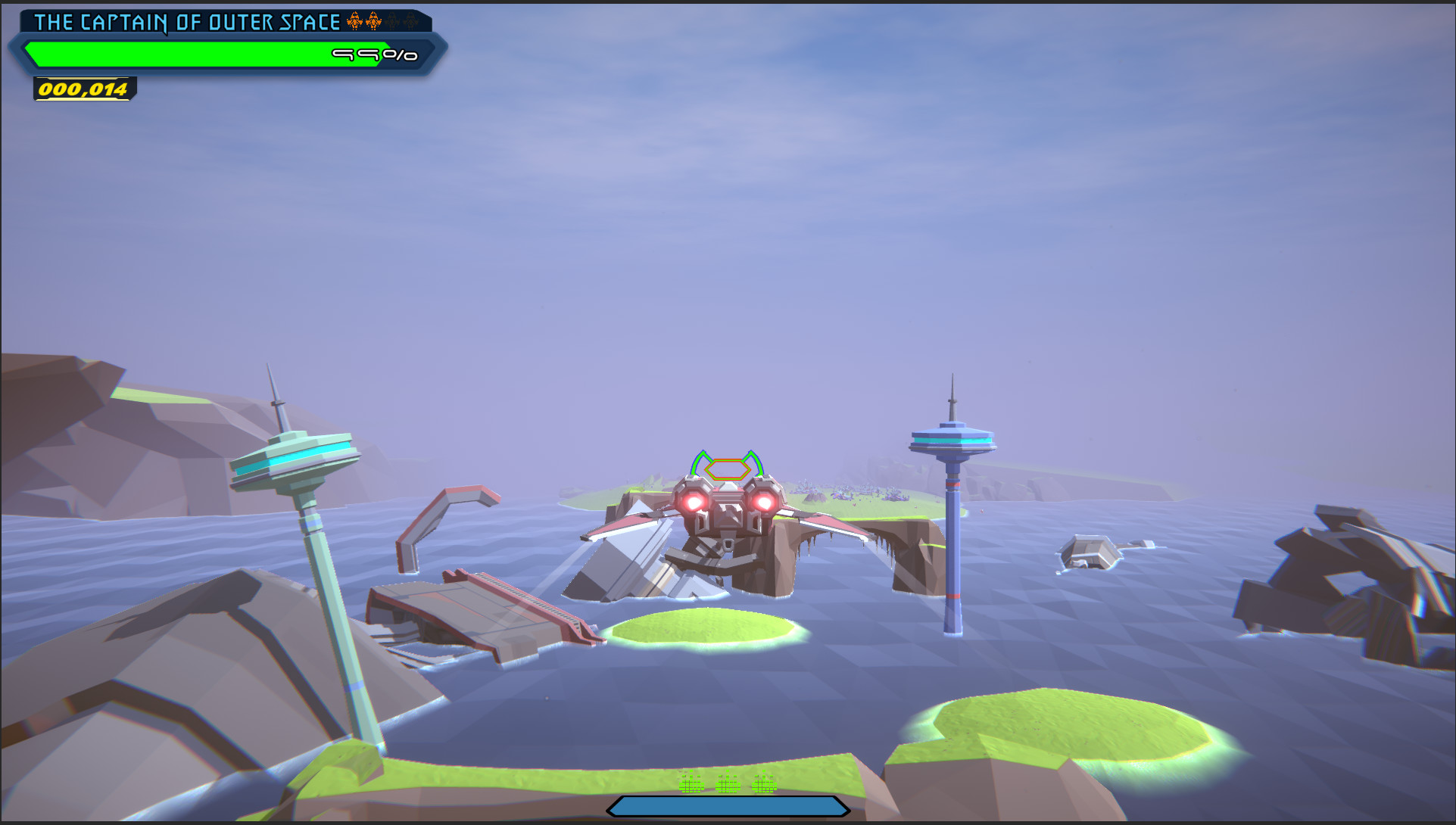Select the first dimmed astronaut life icon
This screenshot has width=1456, height=825.
pyautogui.click(x=392, y=21)
